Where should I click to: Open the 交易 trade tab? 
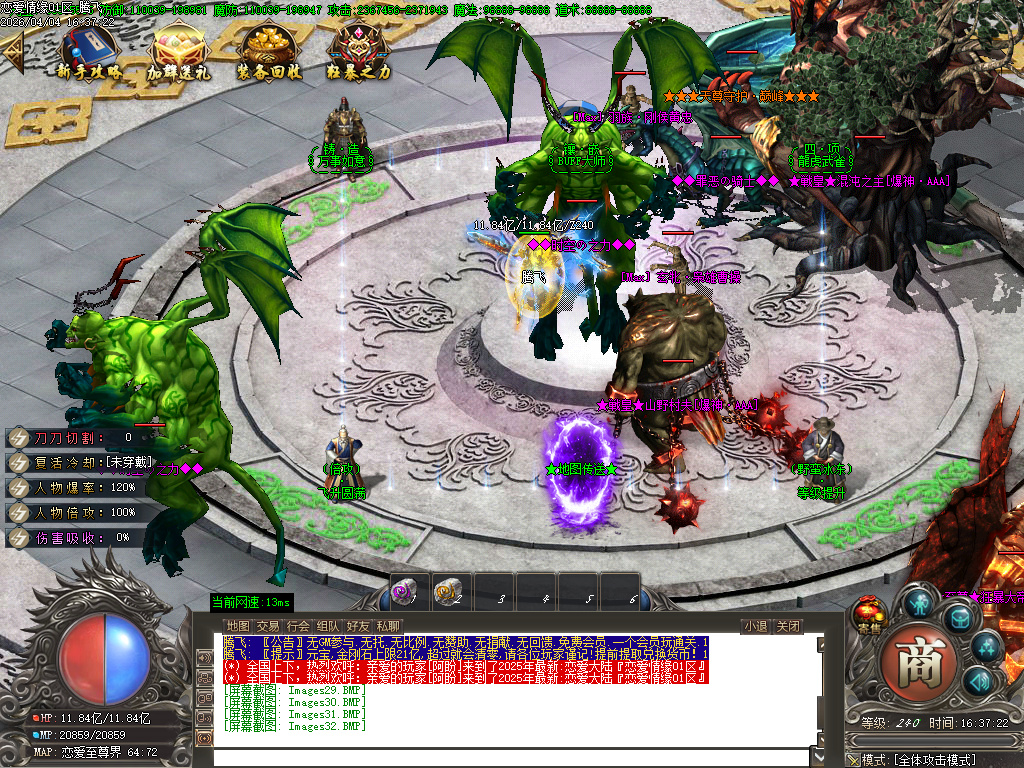coord(268,627)
